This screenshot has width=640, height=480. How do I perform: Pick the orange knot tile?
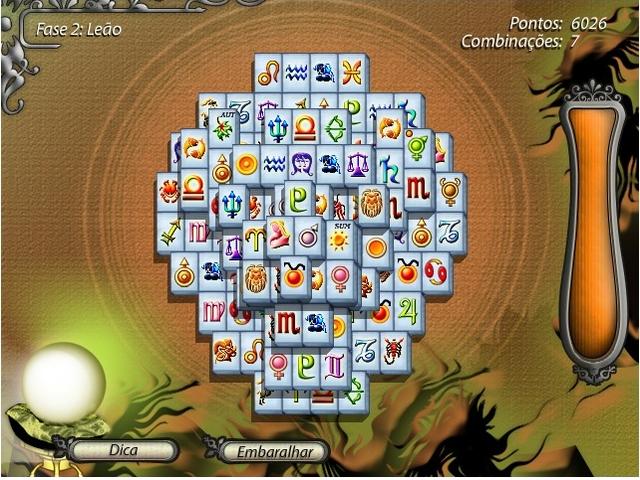(225, 350)
